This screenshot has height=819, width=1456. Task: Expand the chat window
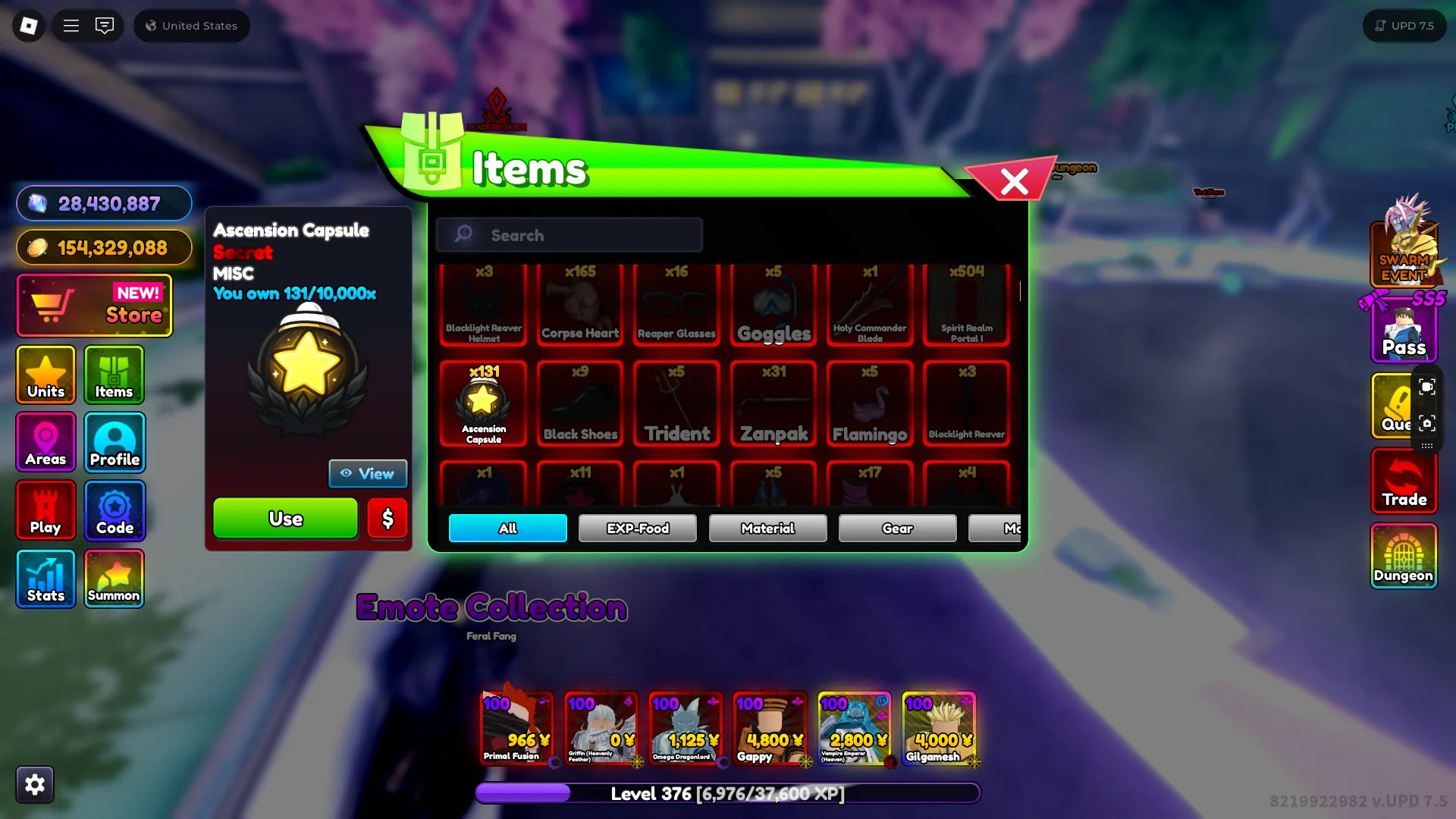pos(105,25)
